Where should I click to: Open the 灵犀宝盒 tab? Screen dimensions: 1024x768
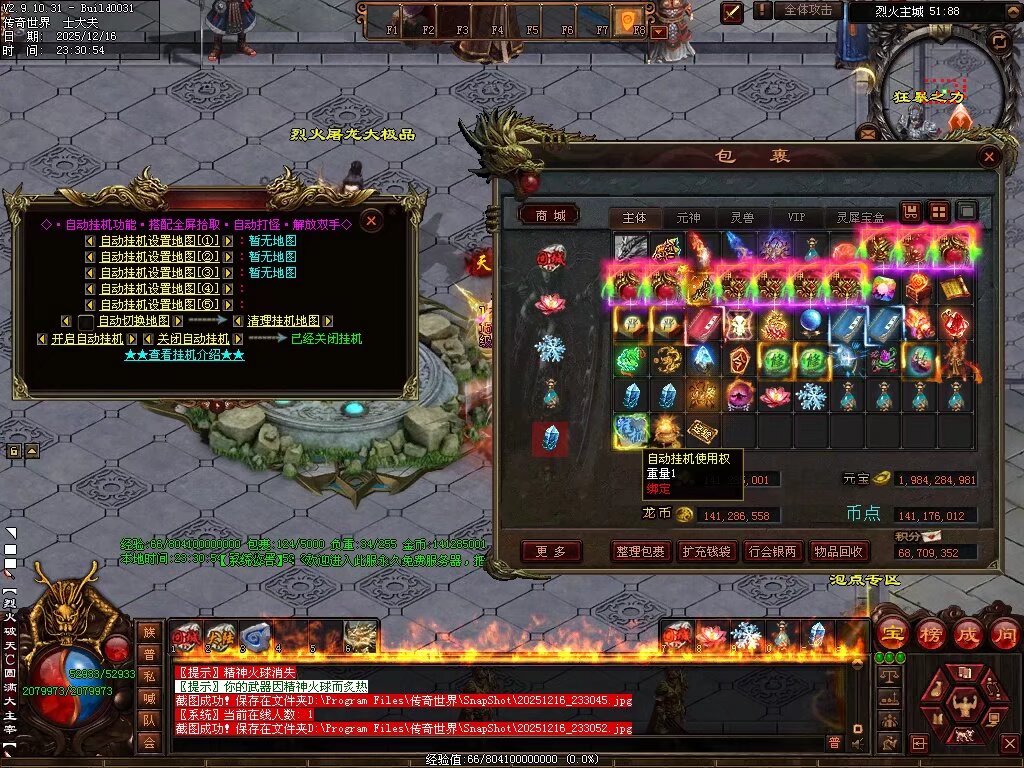pyautogui.click(x=860, y=217)
